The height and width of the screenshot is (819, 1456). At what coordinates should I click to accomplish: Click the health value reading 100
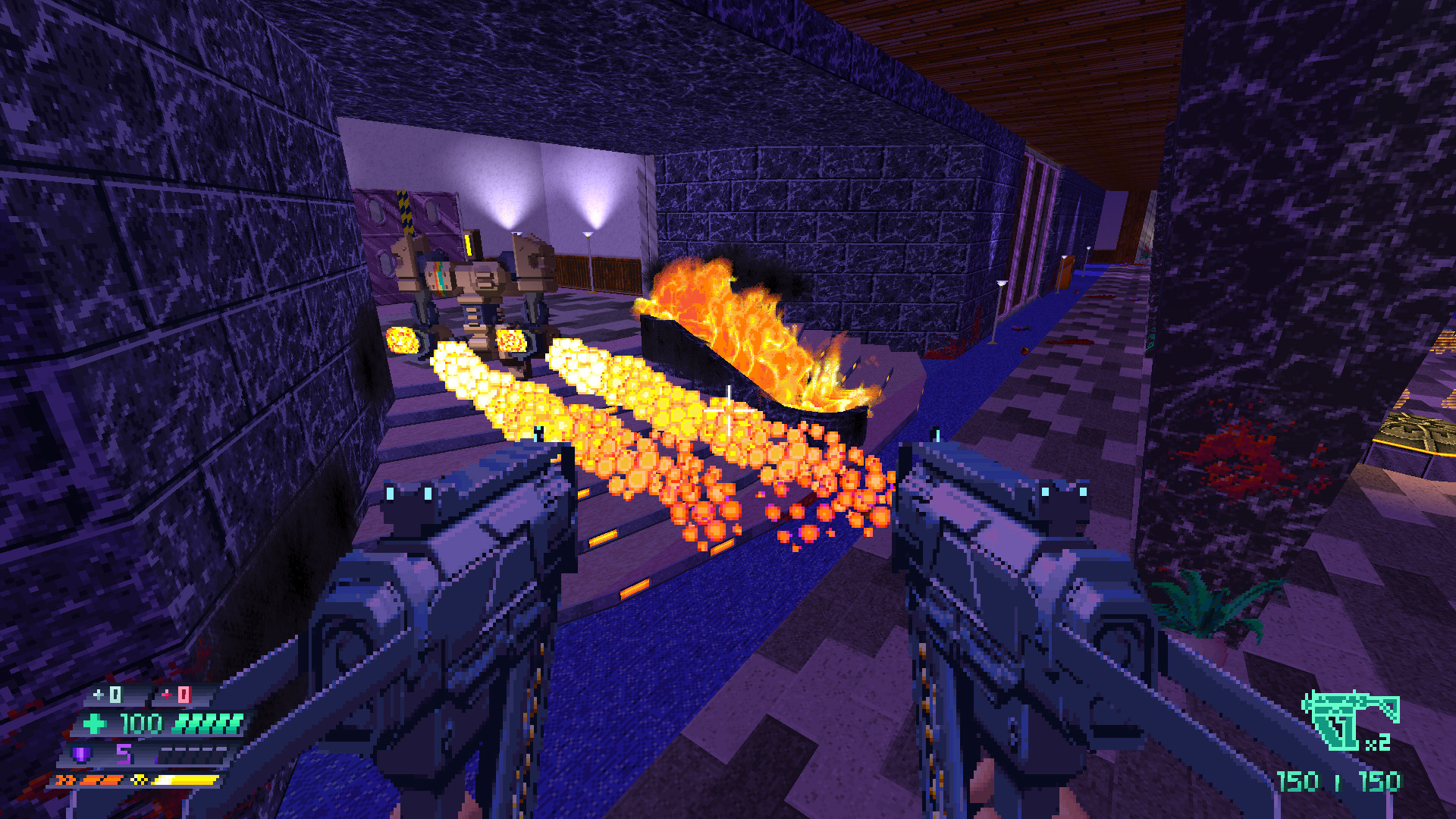tap(140, 723)
